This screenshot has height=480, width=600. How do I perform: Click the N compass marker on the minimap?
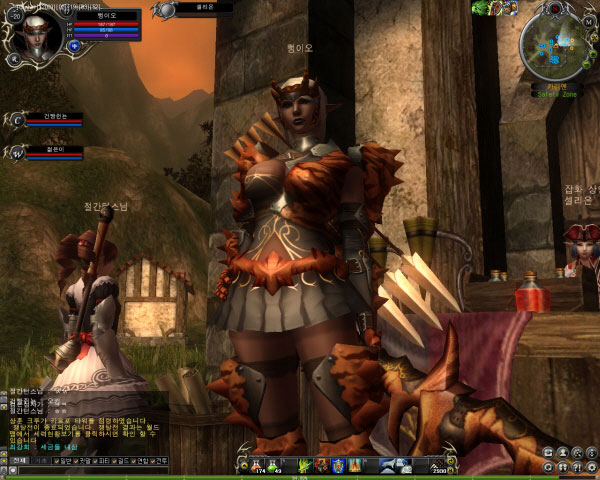(x=555, y=9)
